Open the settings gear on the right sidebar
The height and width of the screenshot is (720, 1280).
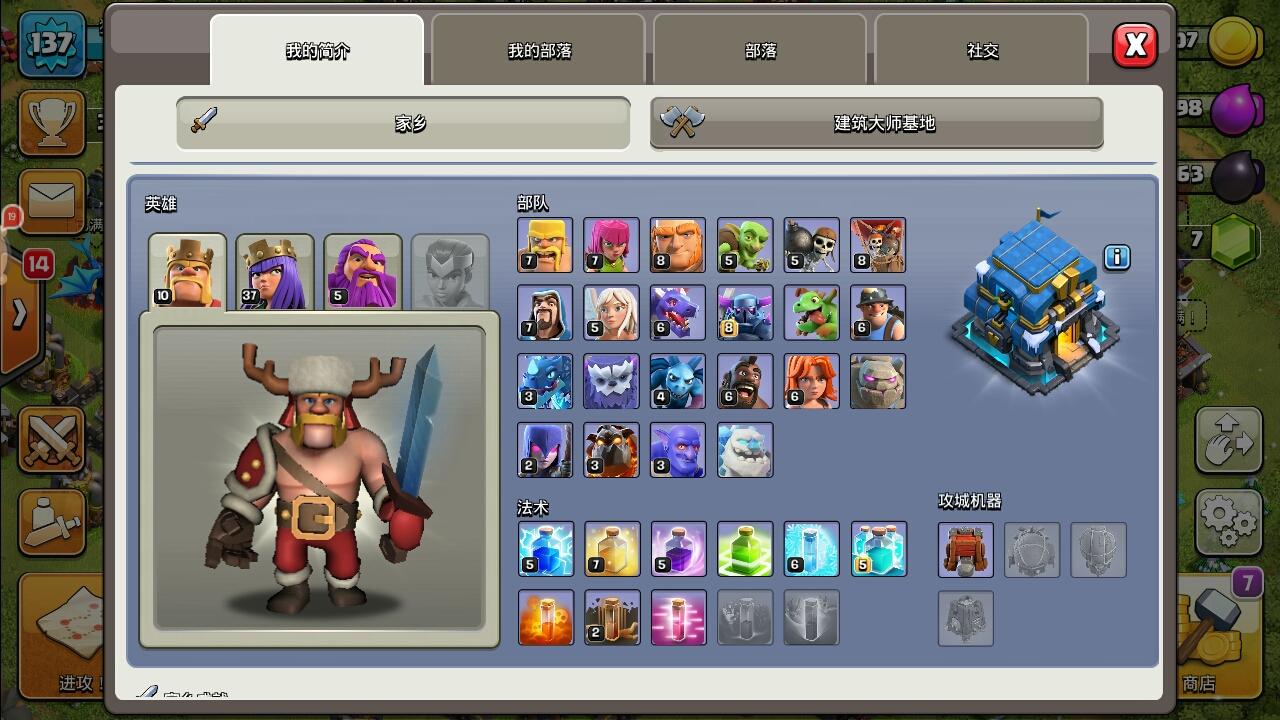click(x=1229, y=522)
